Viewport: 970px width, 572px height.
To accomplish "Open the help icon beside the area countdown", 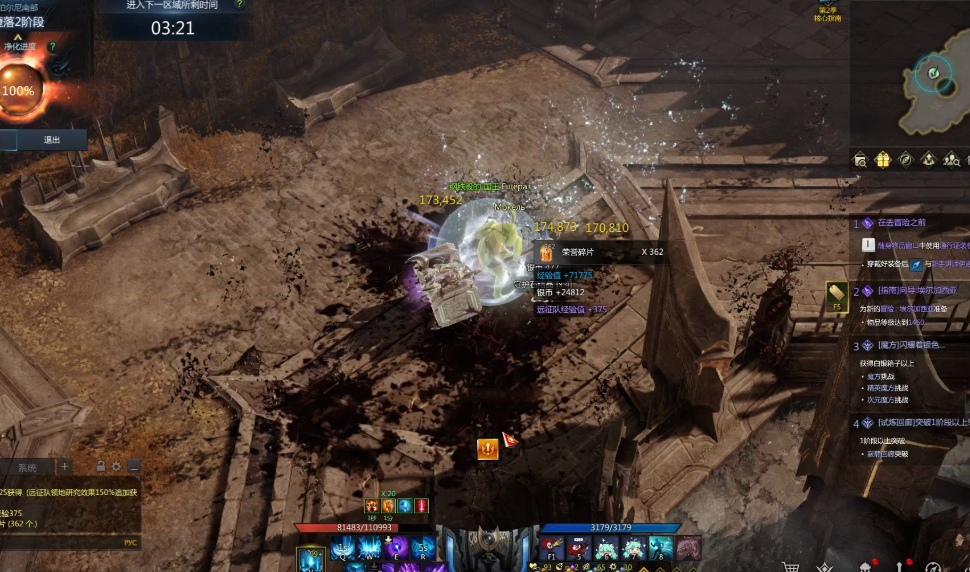I will click(x=239, y=4).
